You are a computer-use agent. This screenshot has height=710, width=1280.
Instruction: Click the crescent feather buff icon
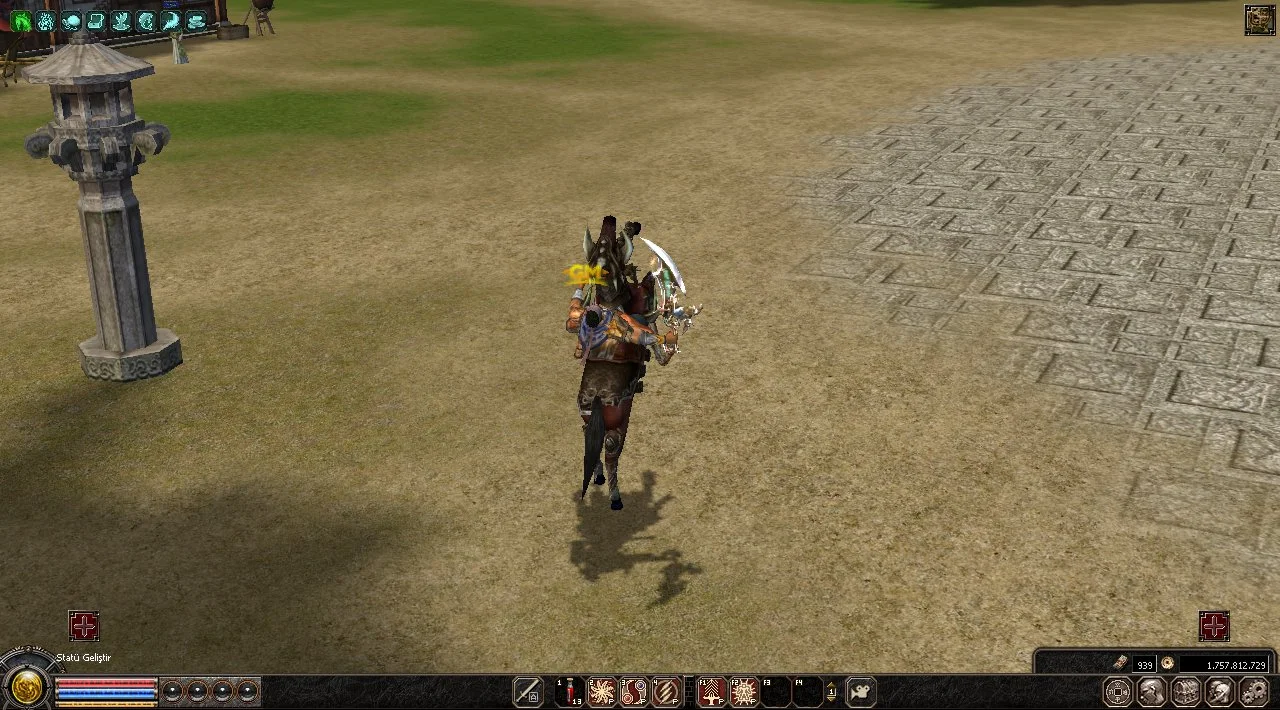coord(171,20)
